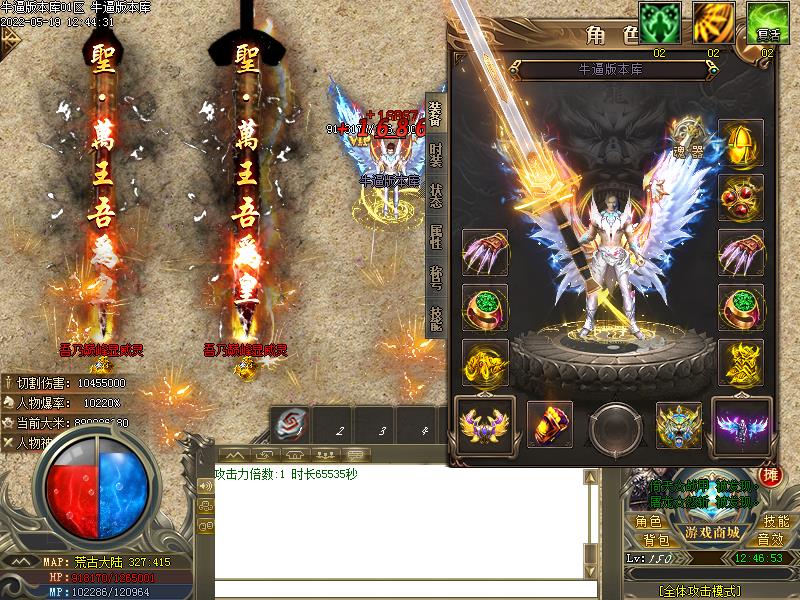Choose the purple winged figure slot

pos(741,424)
